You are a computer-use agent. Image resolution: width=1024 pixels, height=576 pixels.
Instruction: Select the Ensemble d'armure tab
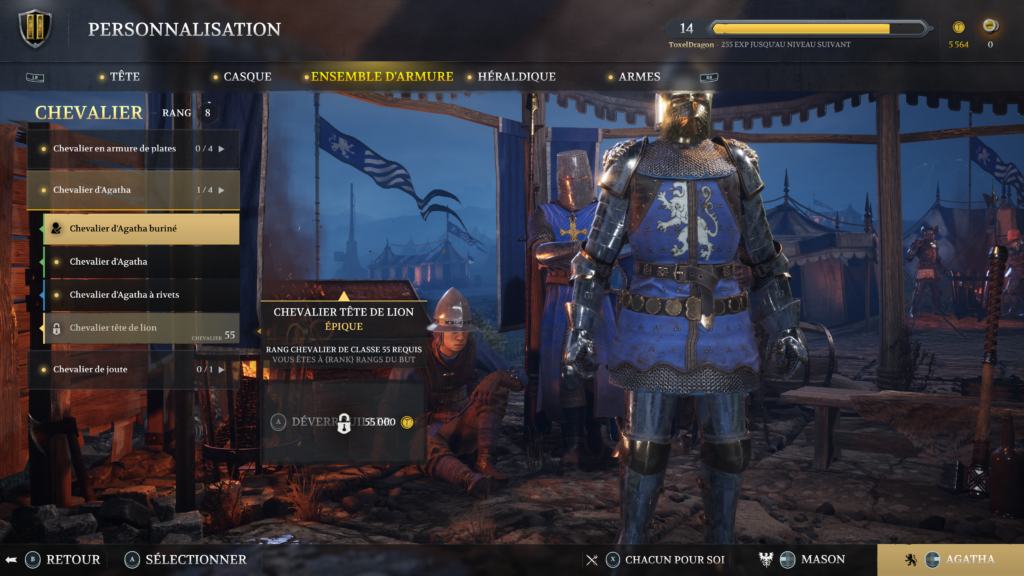point(381,76)
